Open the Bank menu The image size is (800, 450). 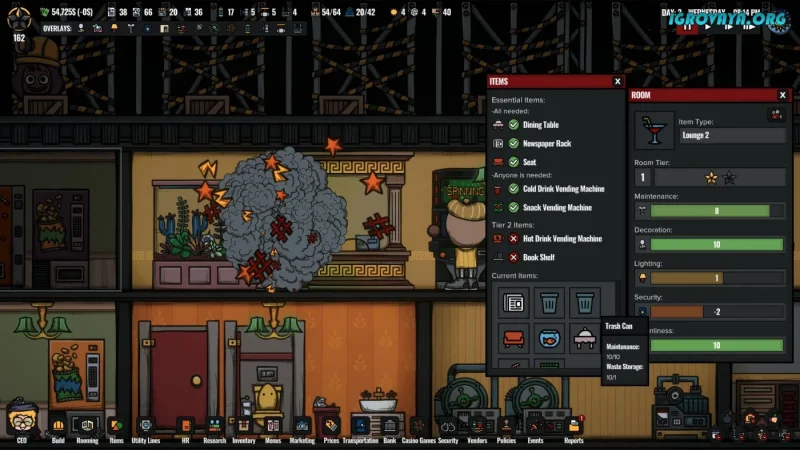click(x=390, y=425)
